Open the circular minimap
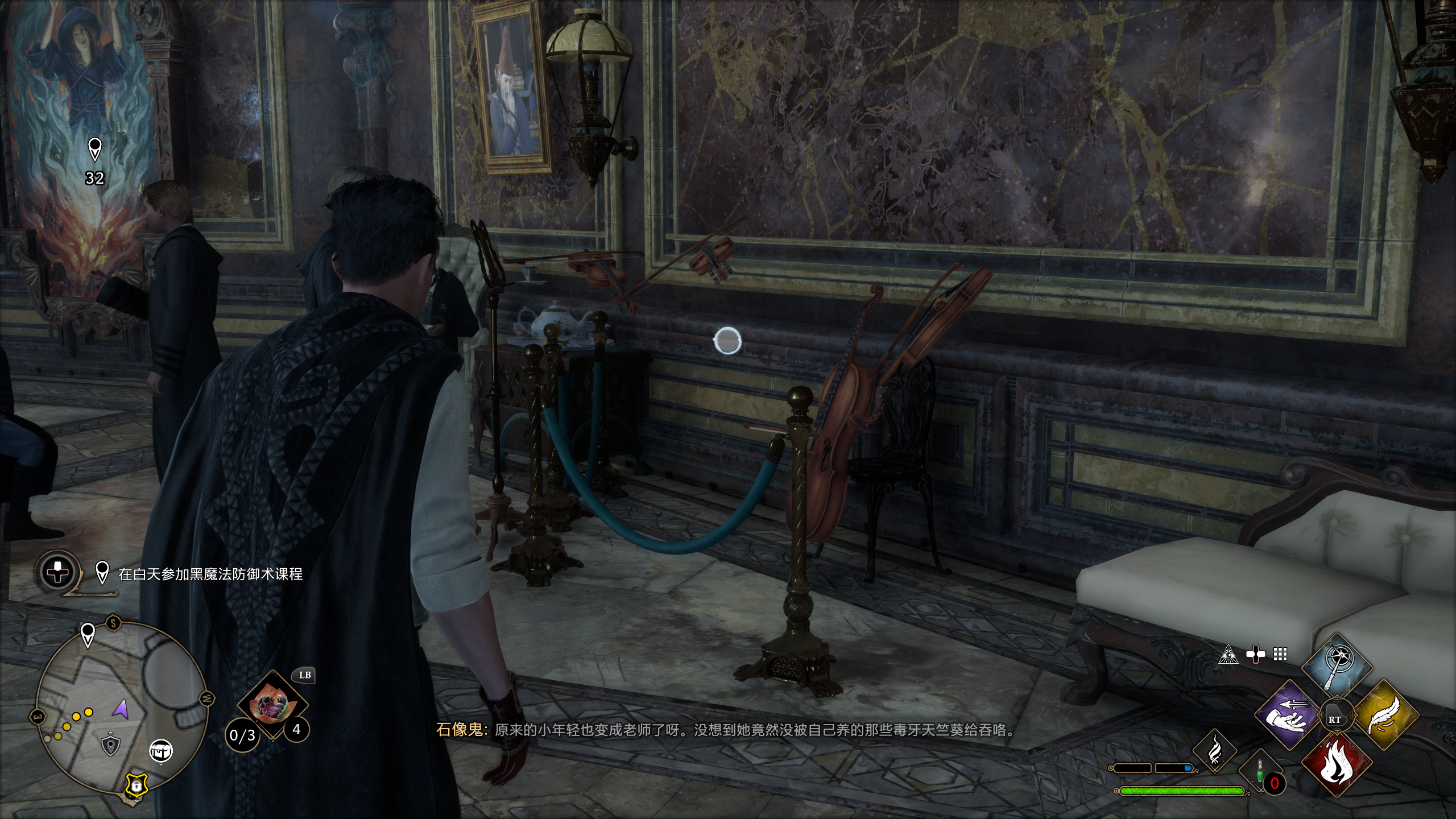The image size is (1456, 819). point(121,708)
